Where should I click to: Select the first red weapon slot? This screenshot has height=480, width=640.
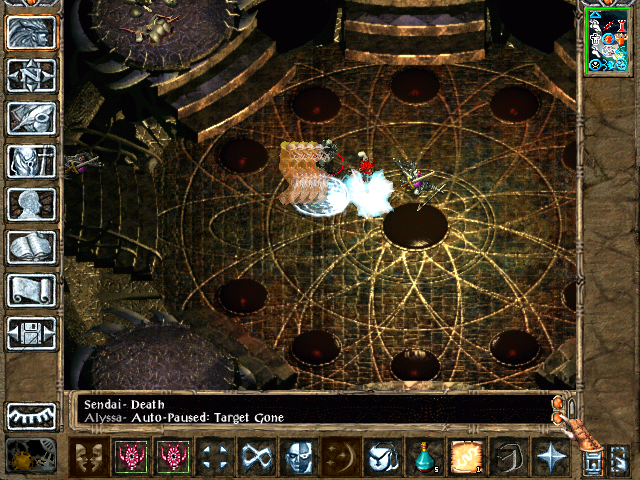click(130, 457)
